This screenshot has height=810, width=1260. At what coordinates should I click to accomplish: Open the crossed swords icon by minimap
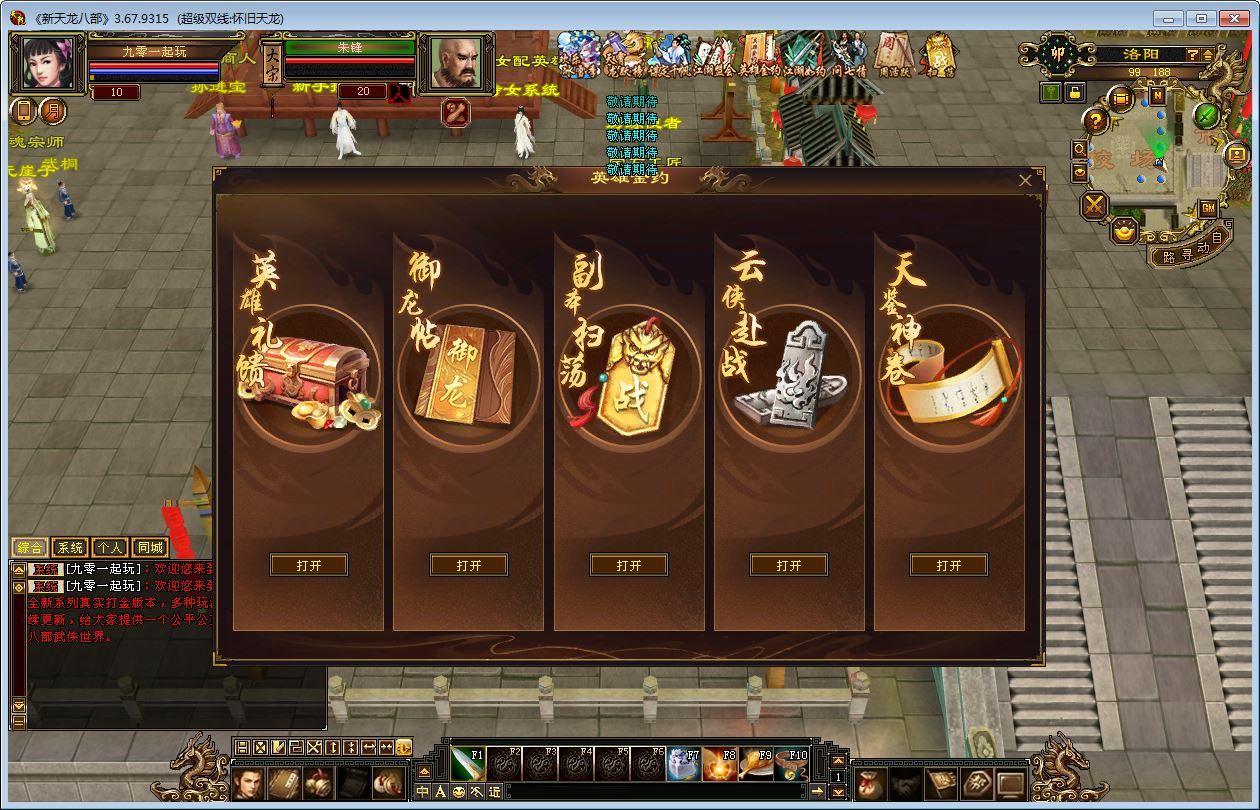click(x=1095, y=205)
